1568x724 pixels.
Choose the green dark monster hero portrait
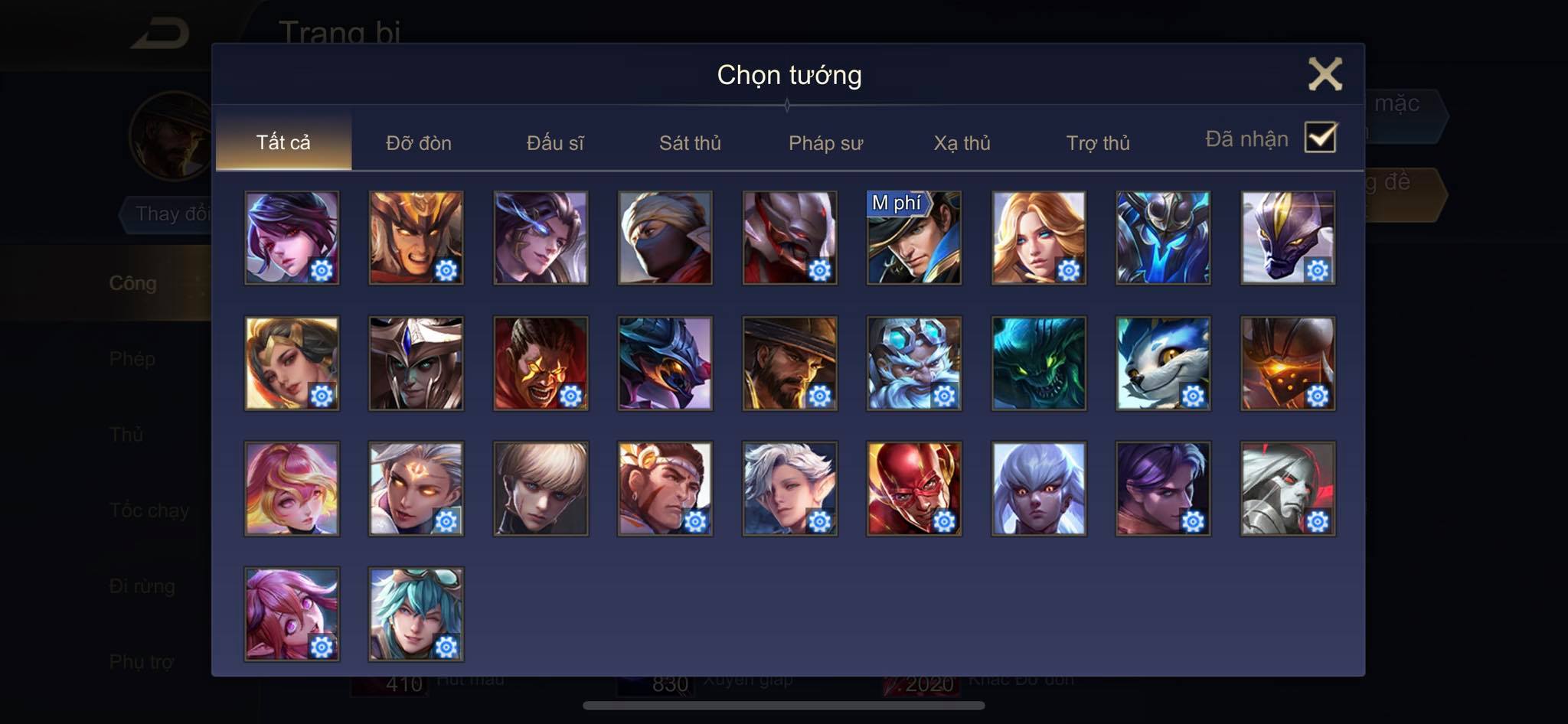1038,364
